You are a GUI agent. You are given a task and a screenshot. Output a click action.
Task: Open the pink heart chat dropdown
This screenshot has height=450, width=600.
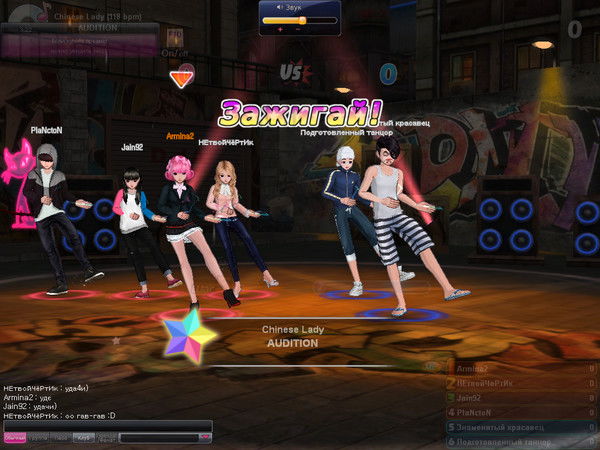pos(205,437)
